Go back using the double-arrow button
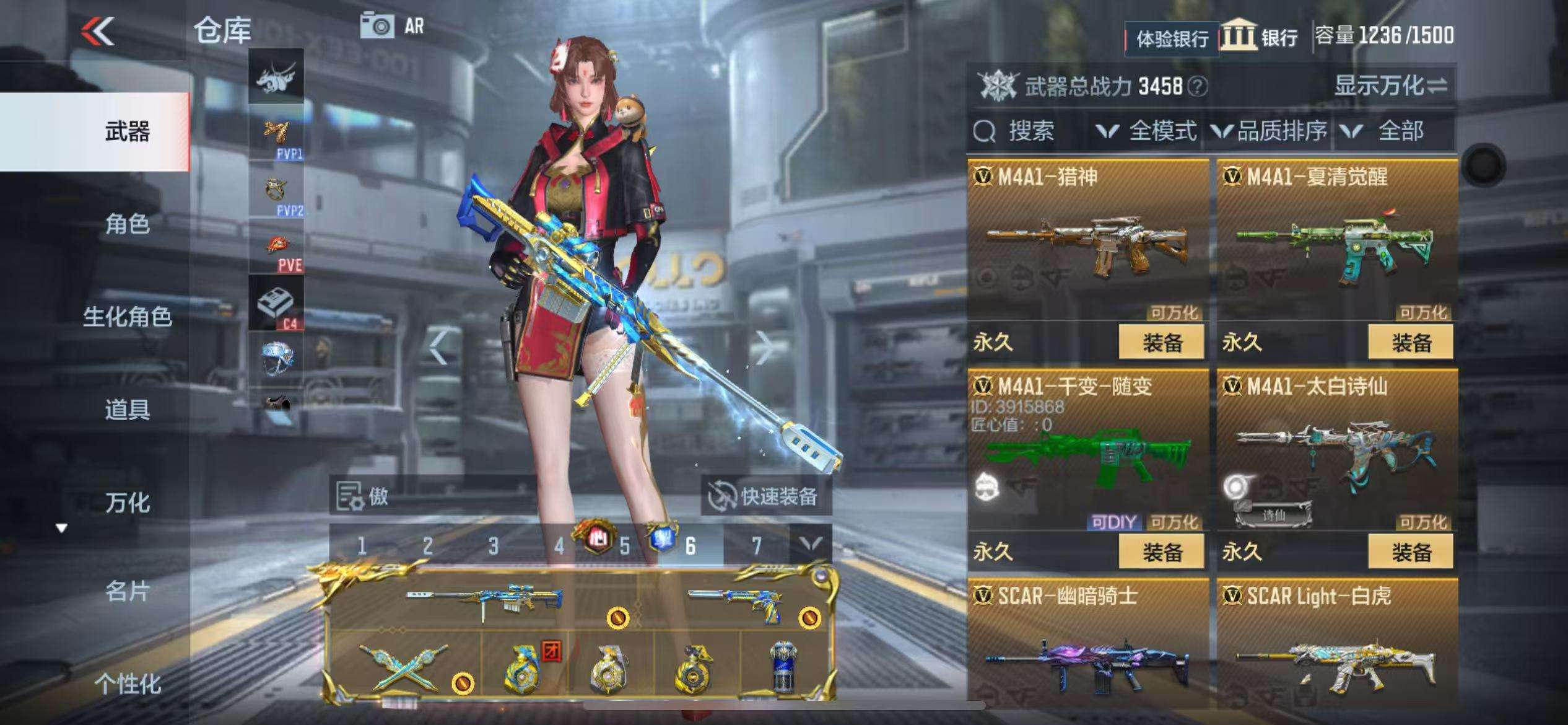This screenshot has height=725, width=1568. click(x=98, y=31)
